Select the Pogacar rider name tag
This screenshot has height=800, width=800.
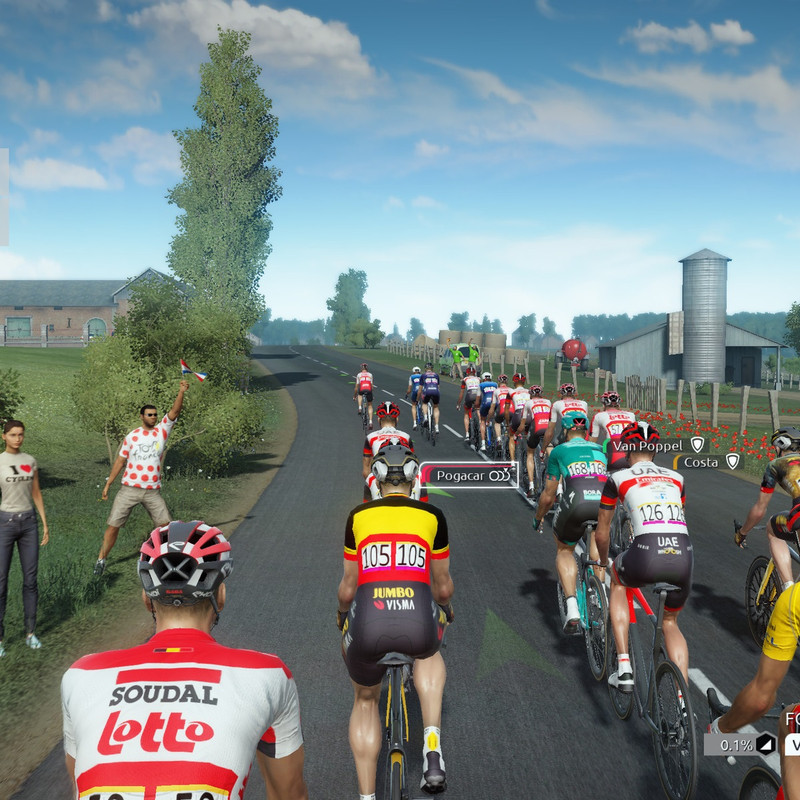[468, 476]
